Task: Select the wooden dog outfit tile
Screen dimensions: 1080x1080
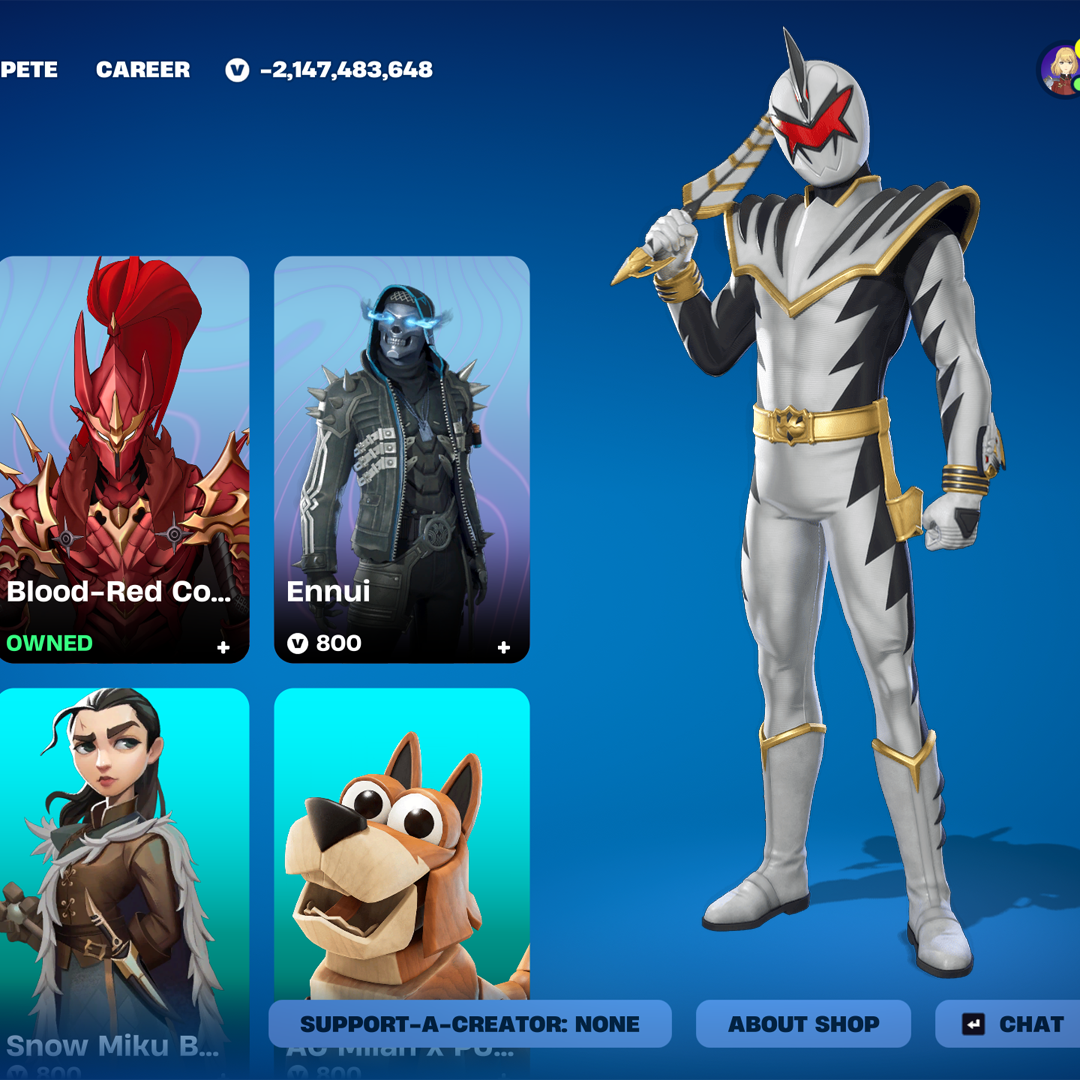Action: (401, 850)
